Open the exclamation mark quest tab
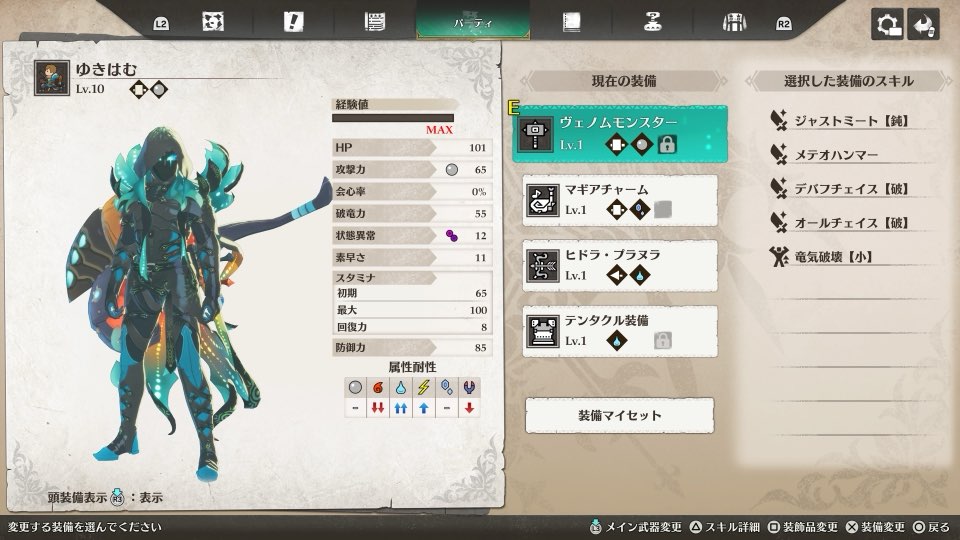960x540 pixels. (293, 21)
